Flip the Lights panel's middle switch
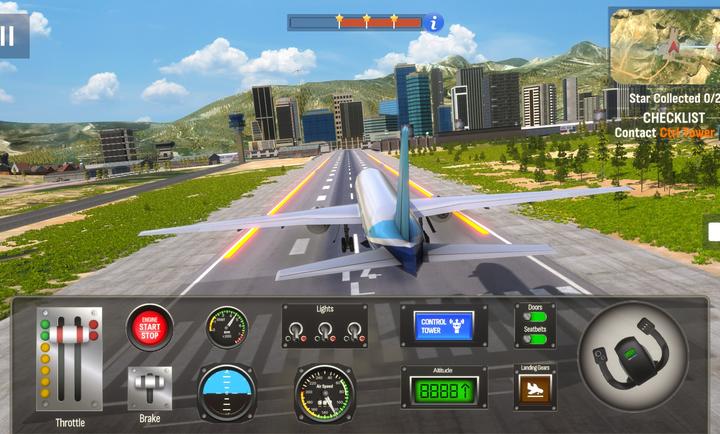The height and width of the screenshot is (434, 720). (x=324, y=331)
